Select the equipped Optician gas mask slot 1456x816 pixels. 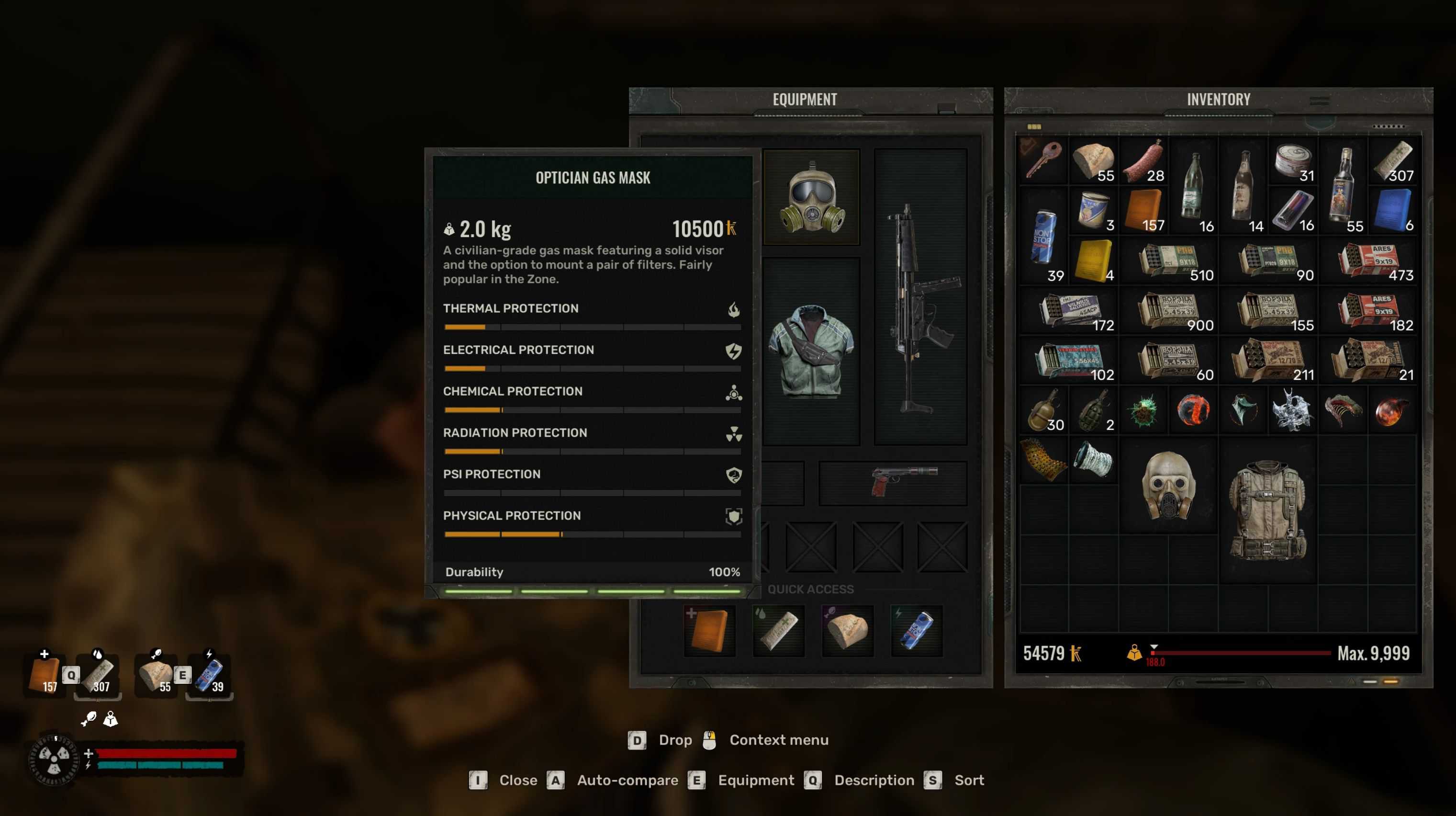[x=812, y=197]
